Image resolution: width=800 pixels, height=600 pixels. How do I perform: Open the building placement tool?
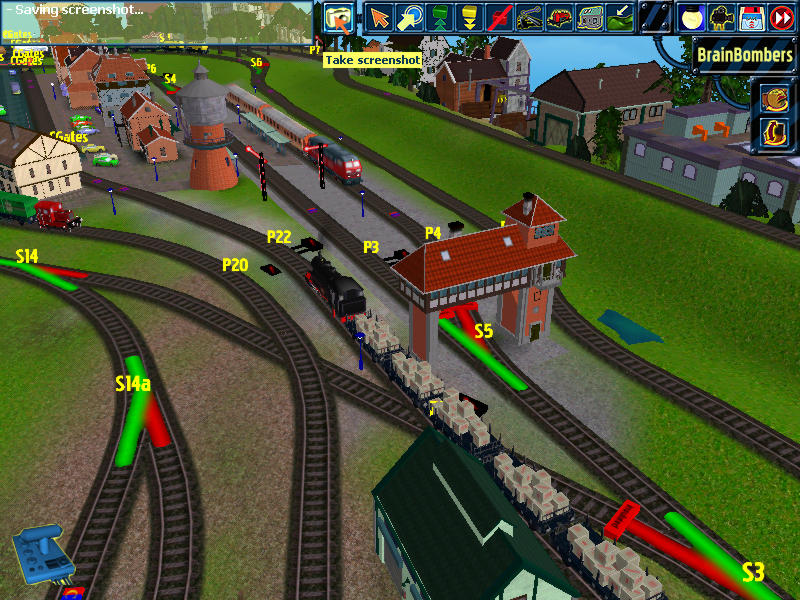point(590,18)
